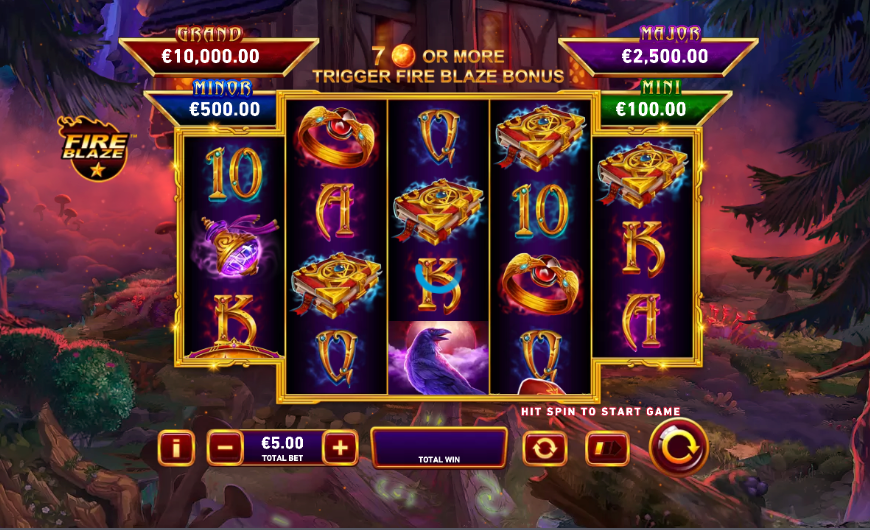Increase the total bet with plus
The image size is (870, 530).
tap(340, 448)
